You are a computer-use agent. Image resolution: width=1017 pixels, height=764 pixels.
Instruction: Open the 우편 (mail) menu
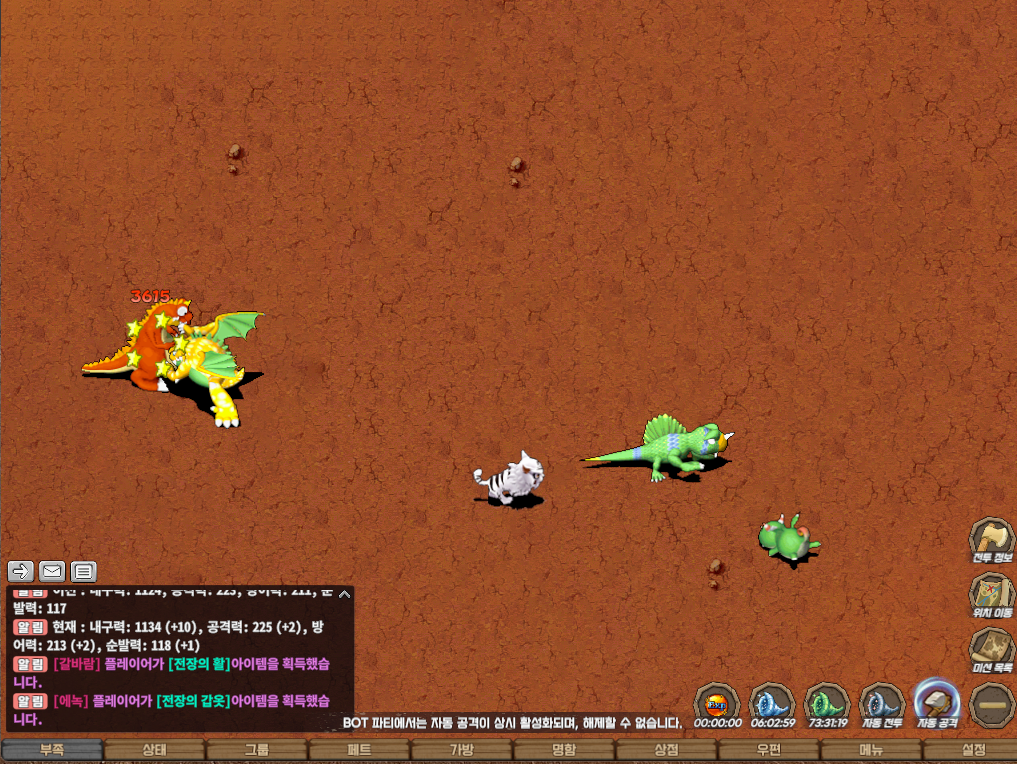[768, 750]
